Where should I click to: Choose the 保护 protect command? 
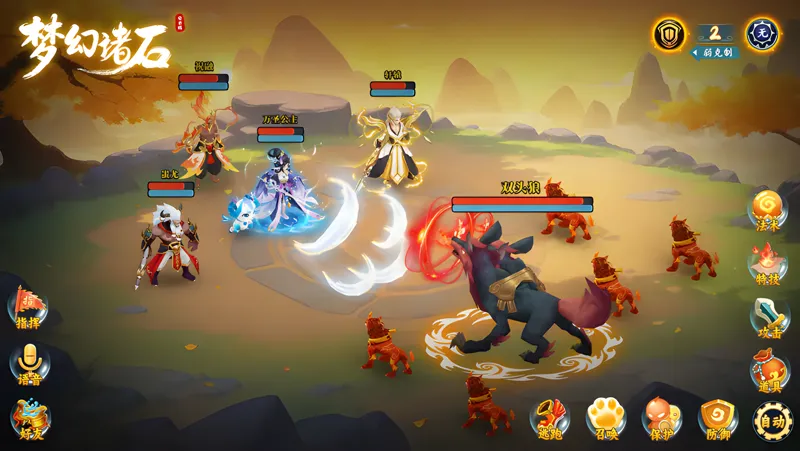click(x=661, y=418)
